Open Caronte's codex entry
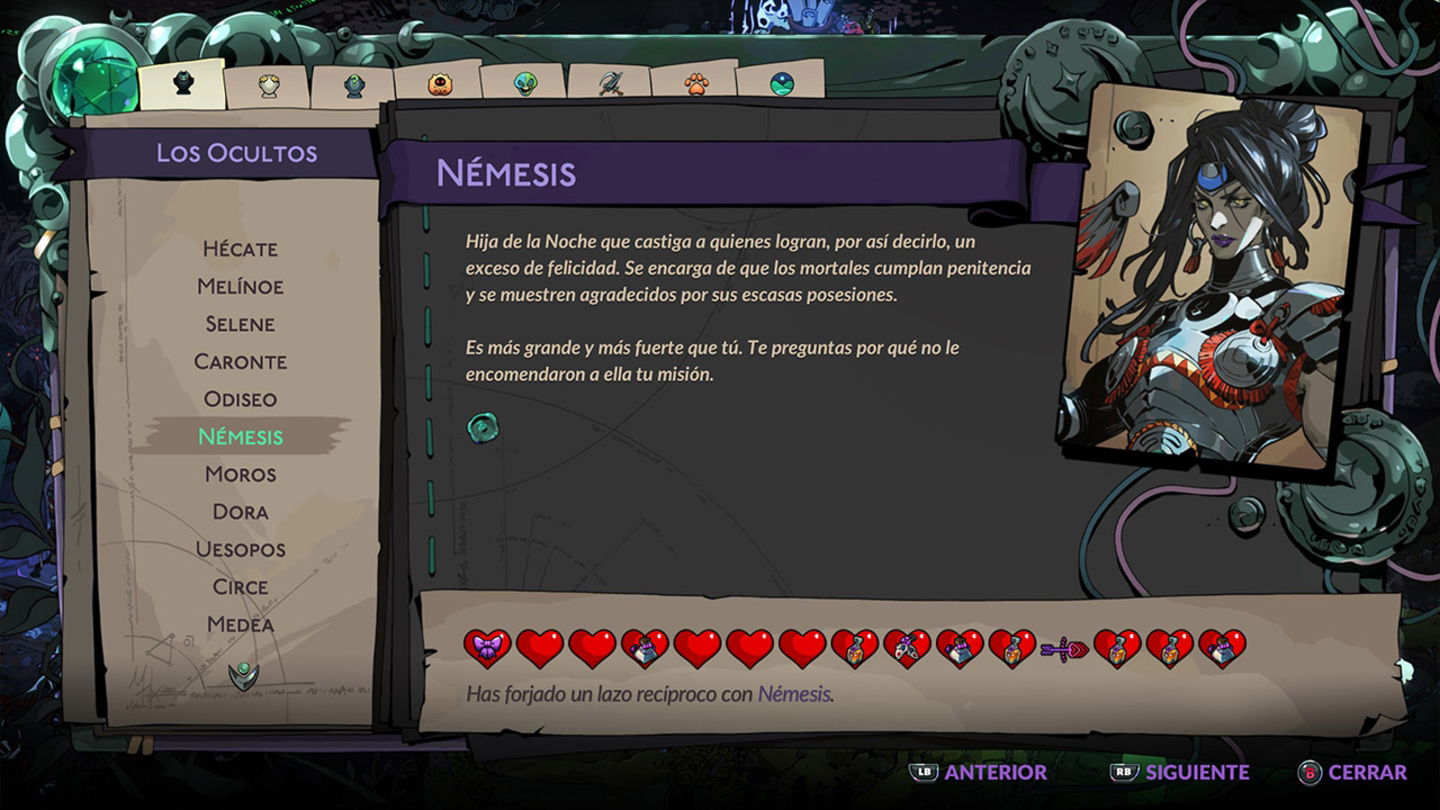 tap(240, 361)
